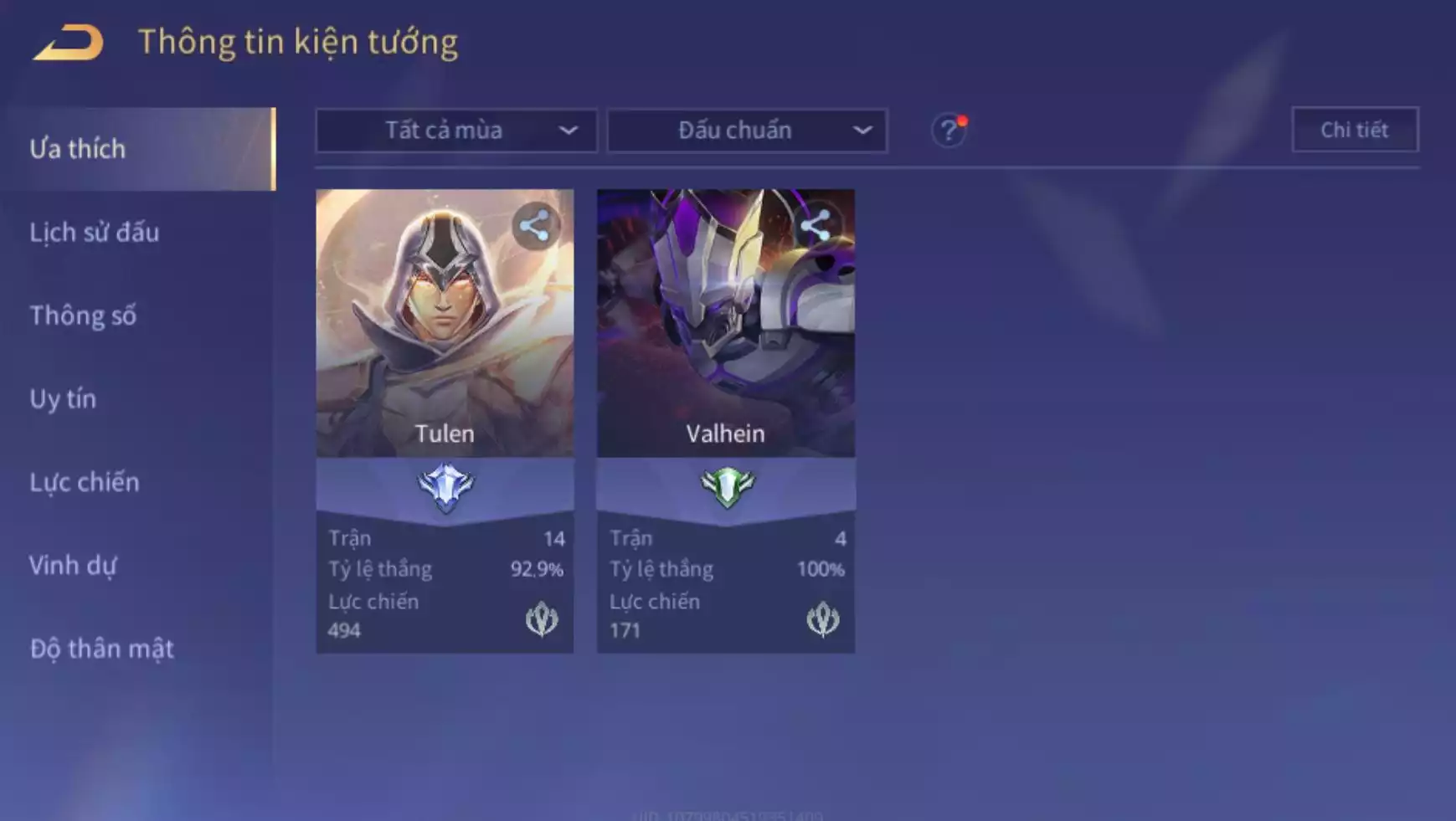Choose the Valhein hero card
Image resolution: width=1456 pixels, height=821 pixels.
point(726,335)
